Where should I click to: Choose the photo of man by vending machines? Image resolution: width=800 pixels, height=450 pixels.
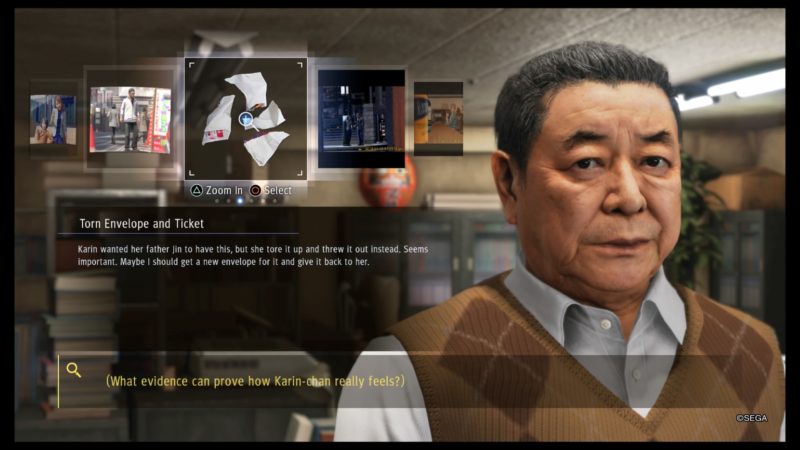tap(130, 119)
